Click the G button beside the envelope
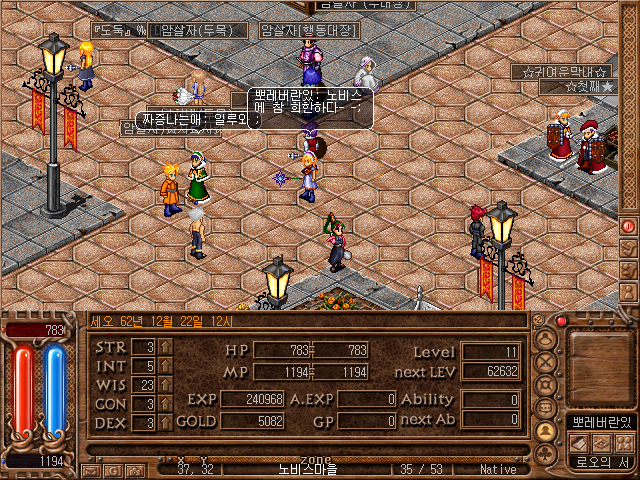The image size is (640, 480). coord(111,469)
